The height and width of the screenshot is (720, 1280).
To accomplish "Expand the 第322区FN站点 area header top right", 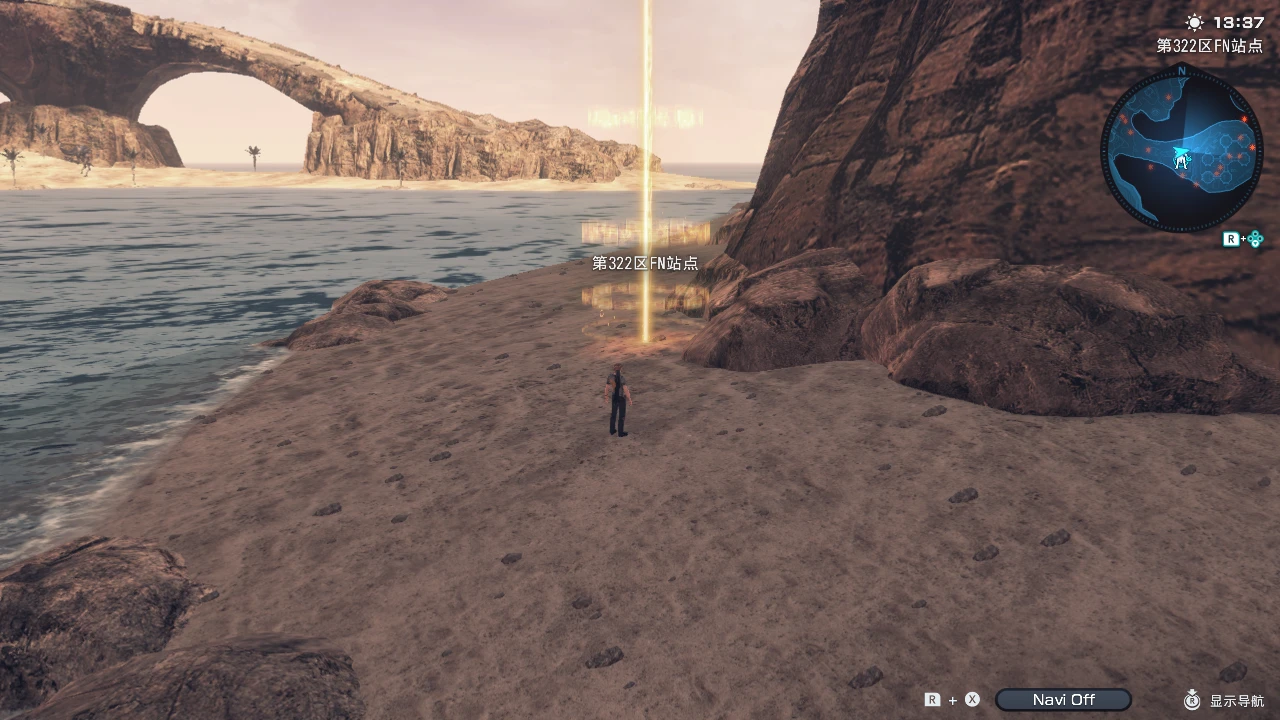I will click(1208, 45).
